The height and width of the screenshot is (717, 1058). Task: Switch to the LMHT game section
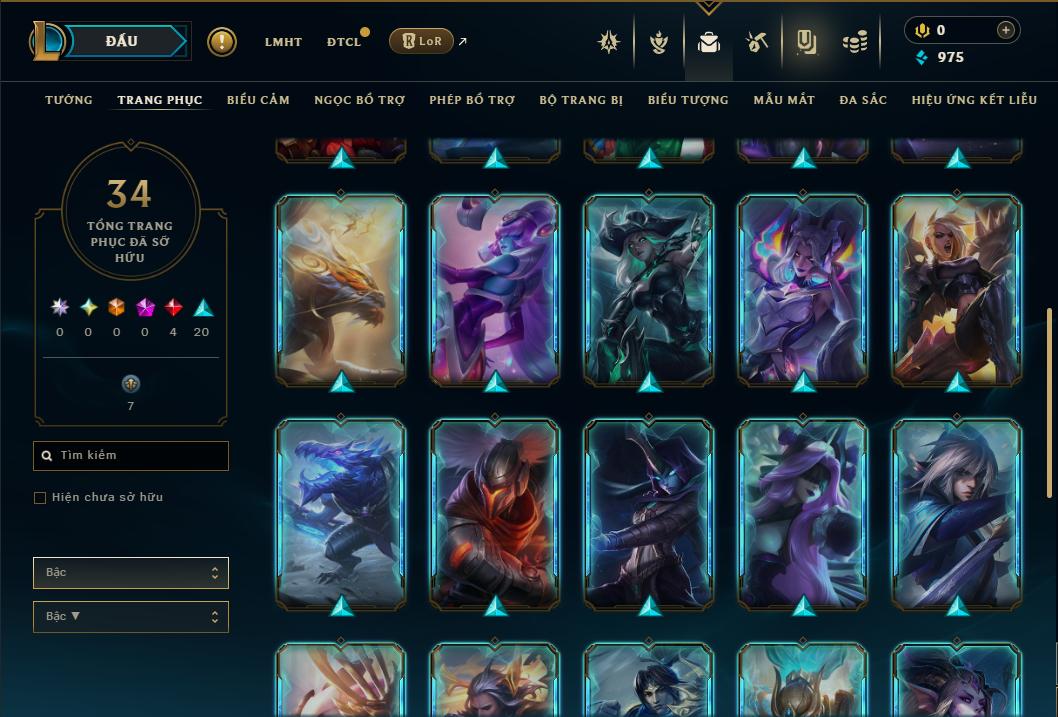pyautogui.click(x=283, y=42)
